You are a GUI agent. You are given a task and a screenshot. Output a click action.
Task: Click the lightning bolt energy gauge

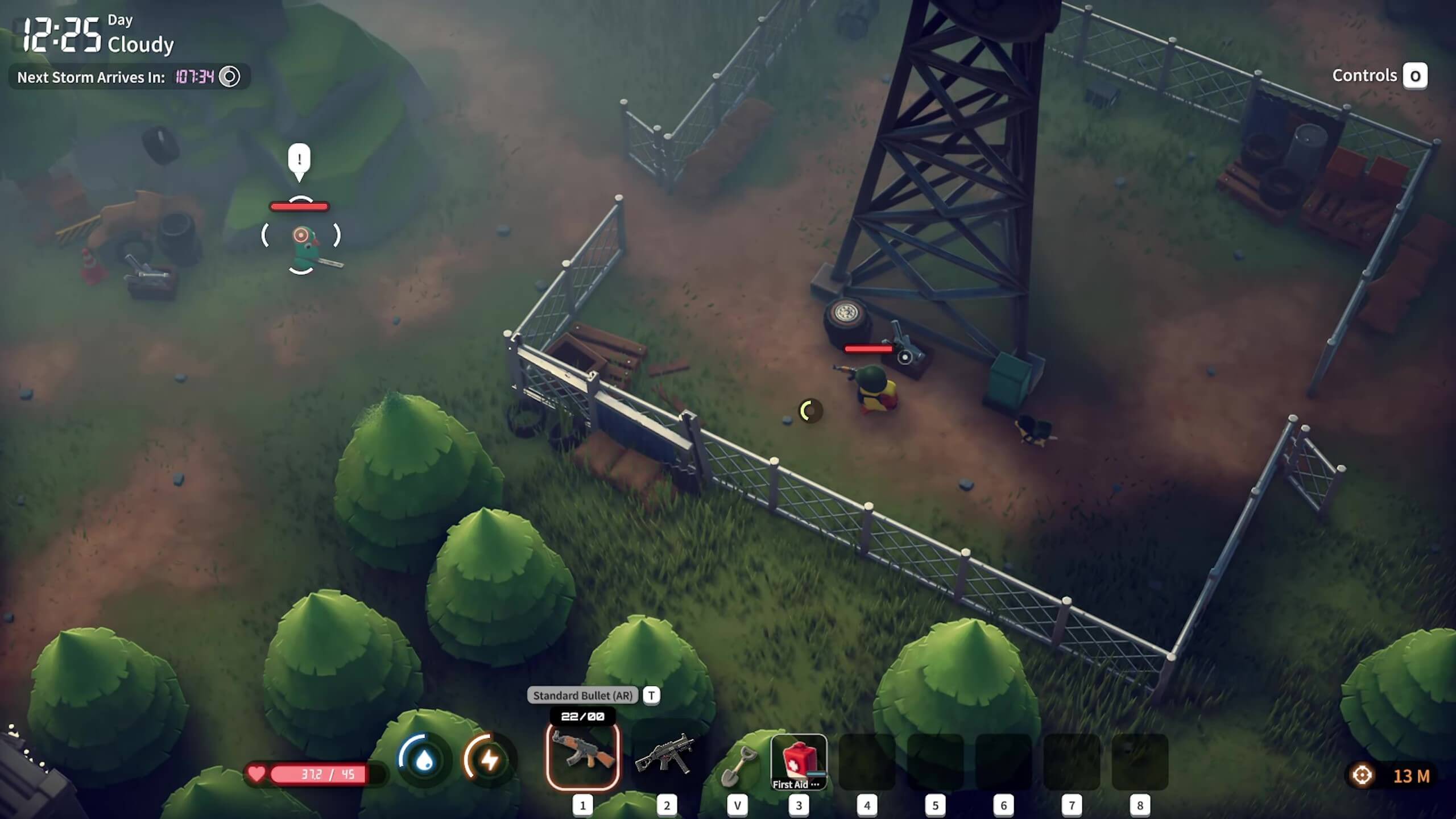(489, 760)
